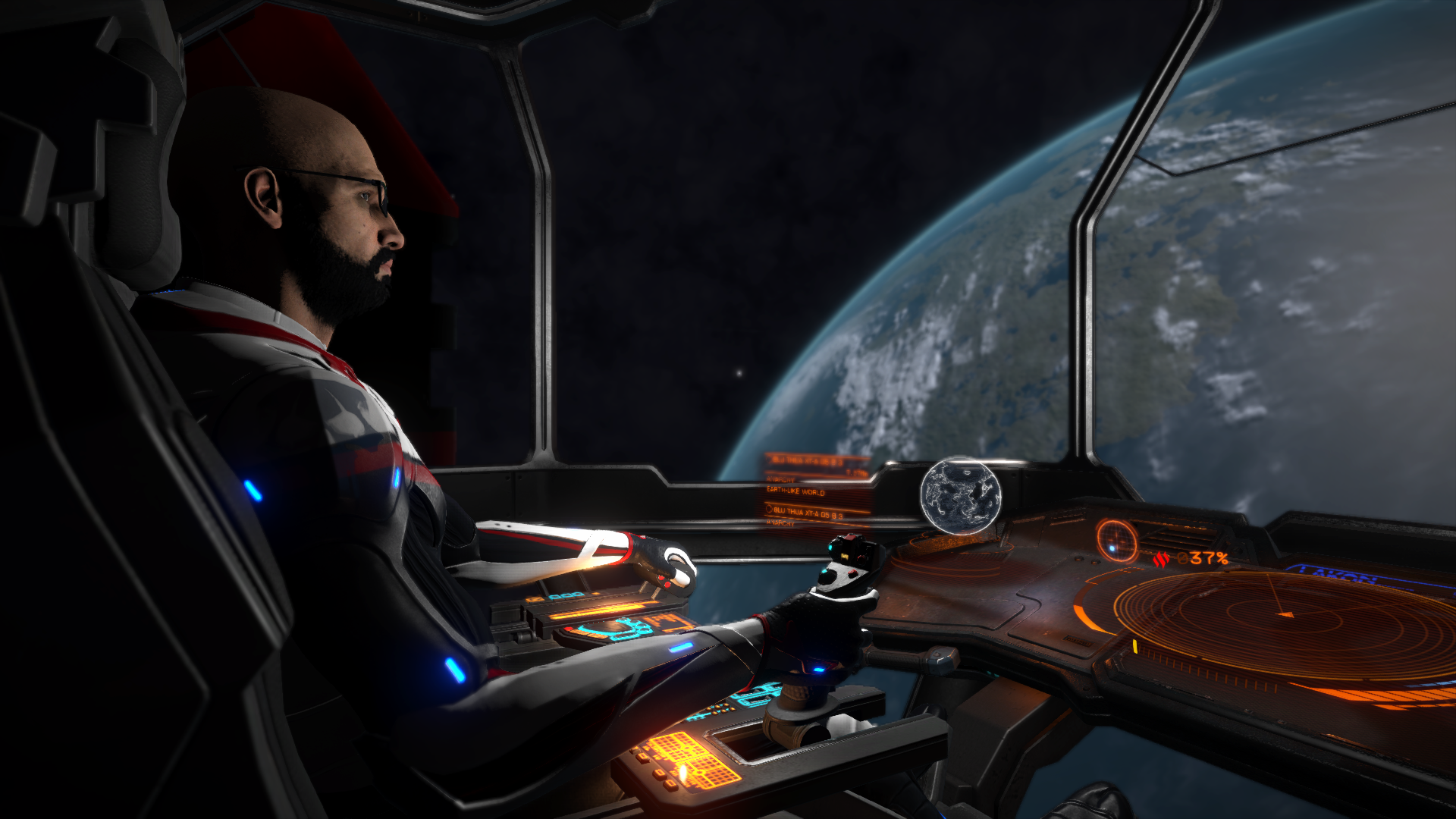Click the target planet hologram globe
Screen dimensions: 1456x819
[x=961, y=496]
